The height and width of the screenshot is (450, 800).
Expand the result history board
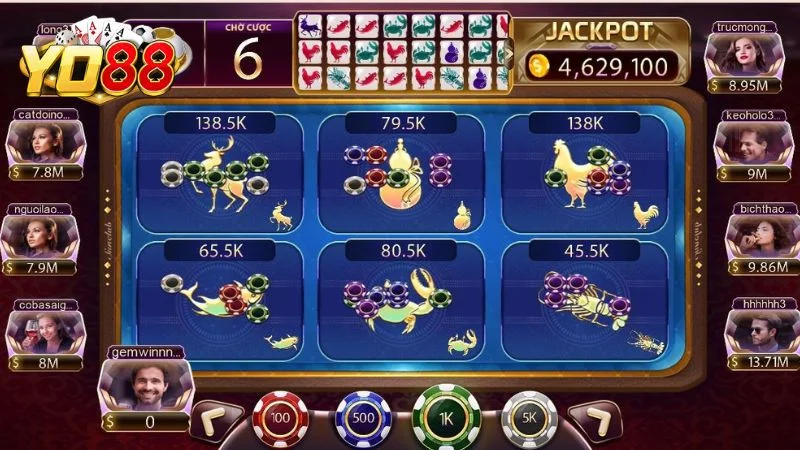click(x=507, y=53)
